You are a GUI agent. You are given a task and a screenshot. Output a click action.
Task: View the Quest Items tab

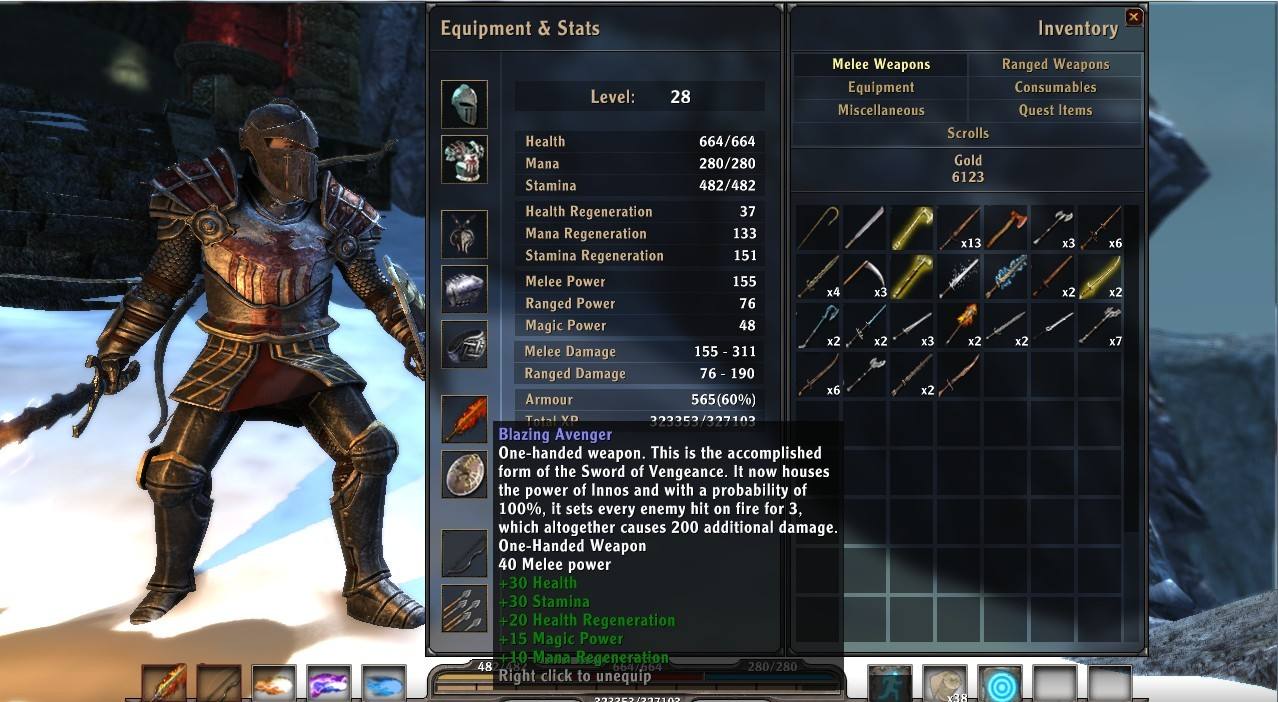tap(1055, 110)
